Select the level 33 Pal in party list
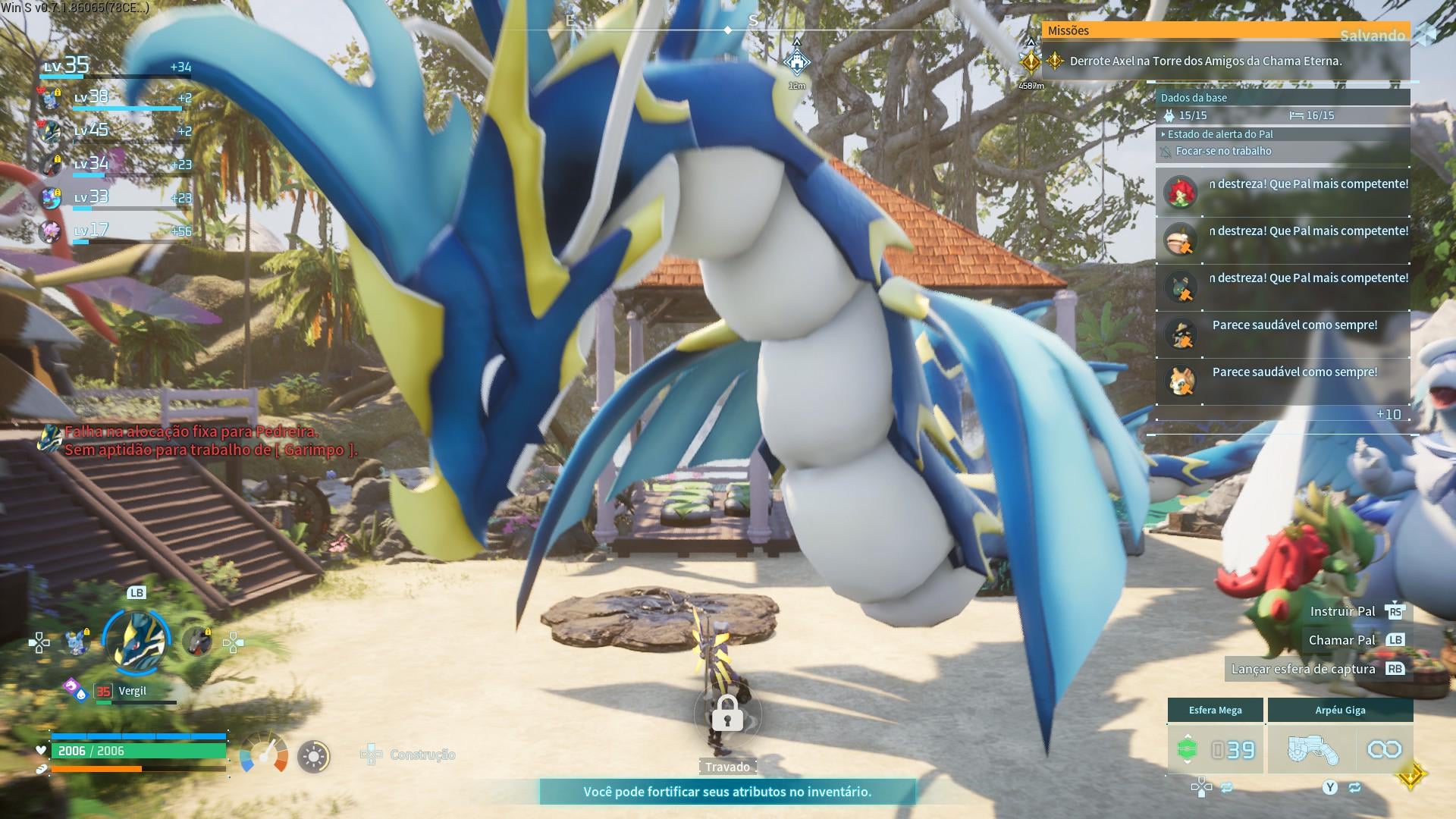 tap(51, 198)
